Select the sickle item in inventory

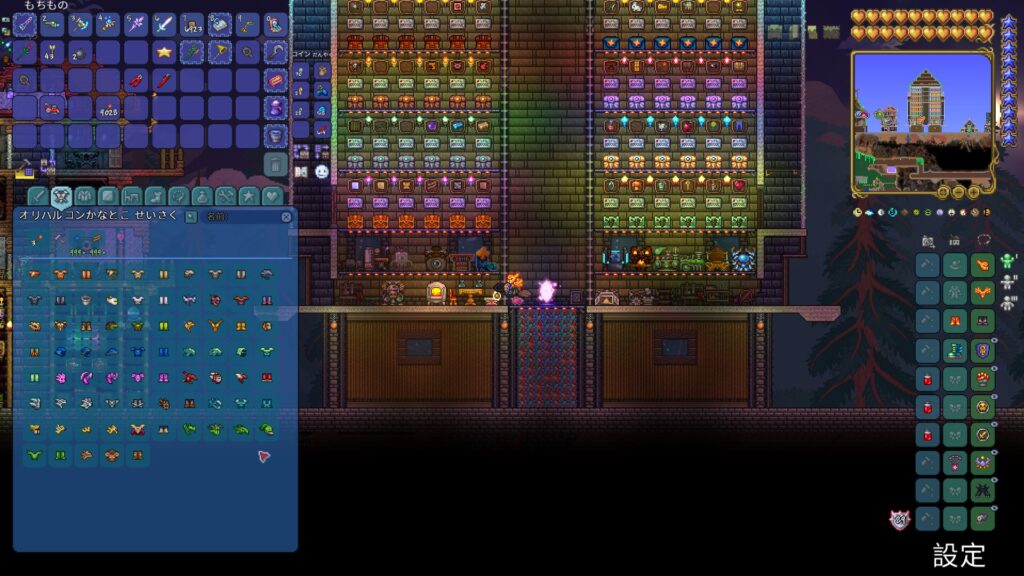pyautogui.click(x=276, y=52)
